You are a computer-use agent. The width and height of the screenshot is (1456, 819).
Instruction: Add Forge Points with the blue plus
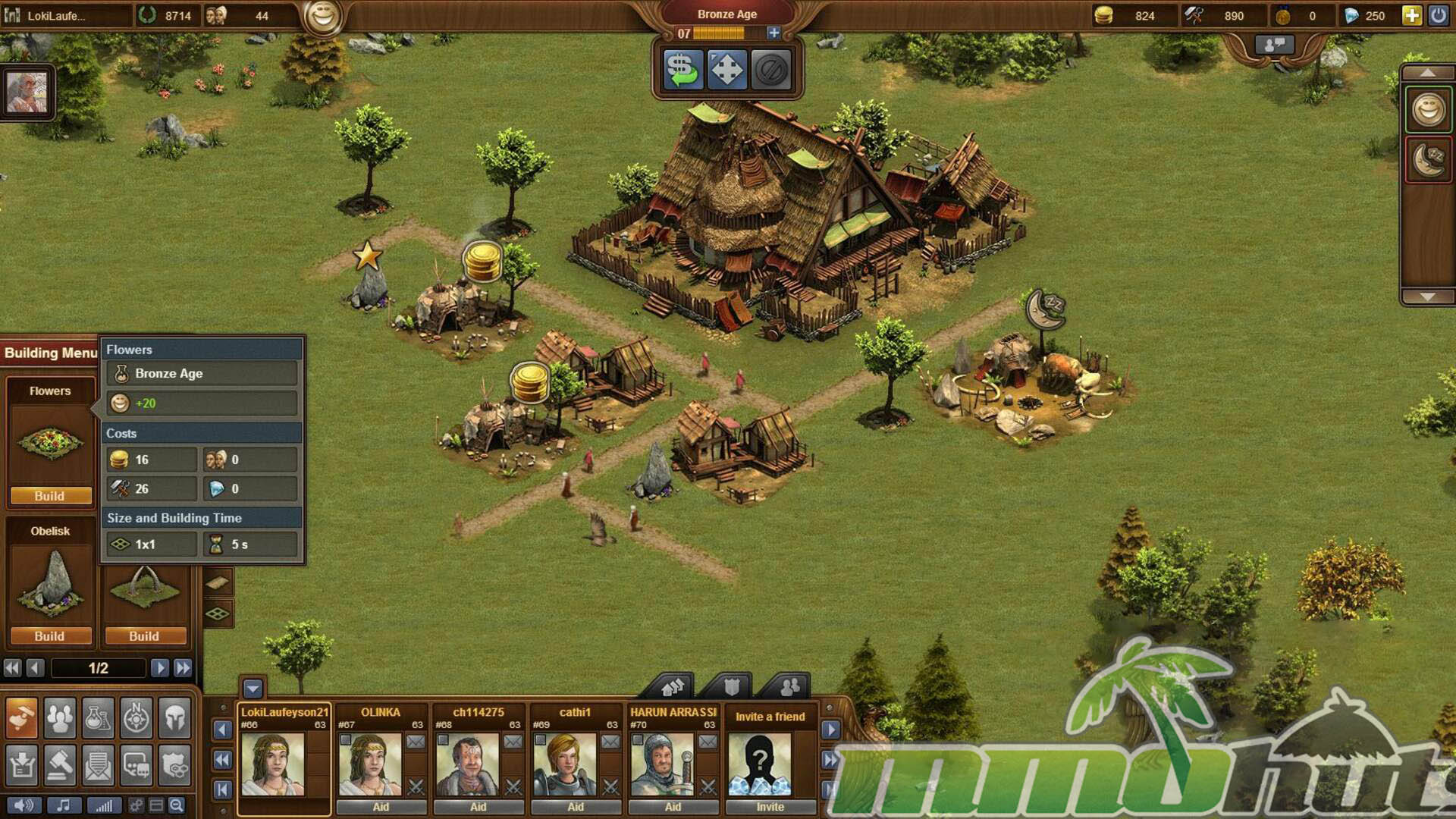pyautogui.click(x=773, y=33)
